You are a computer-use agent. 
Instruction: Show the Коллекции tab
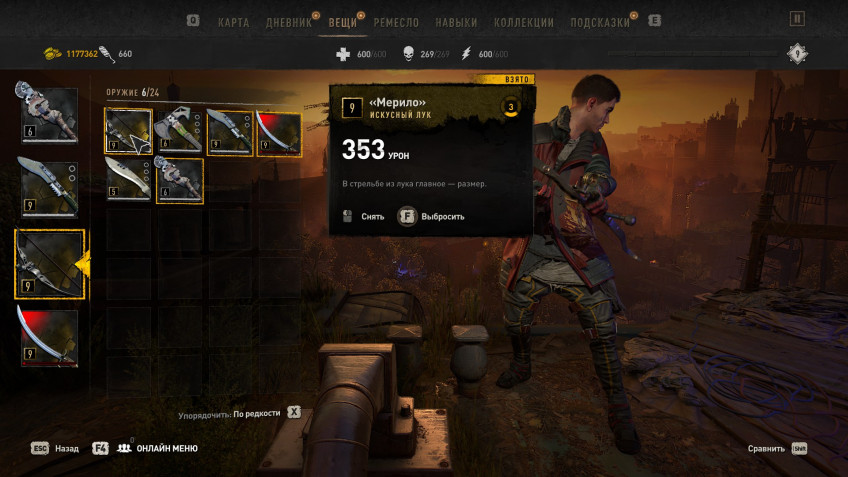pos(523,22)
